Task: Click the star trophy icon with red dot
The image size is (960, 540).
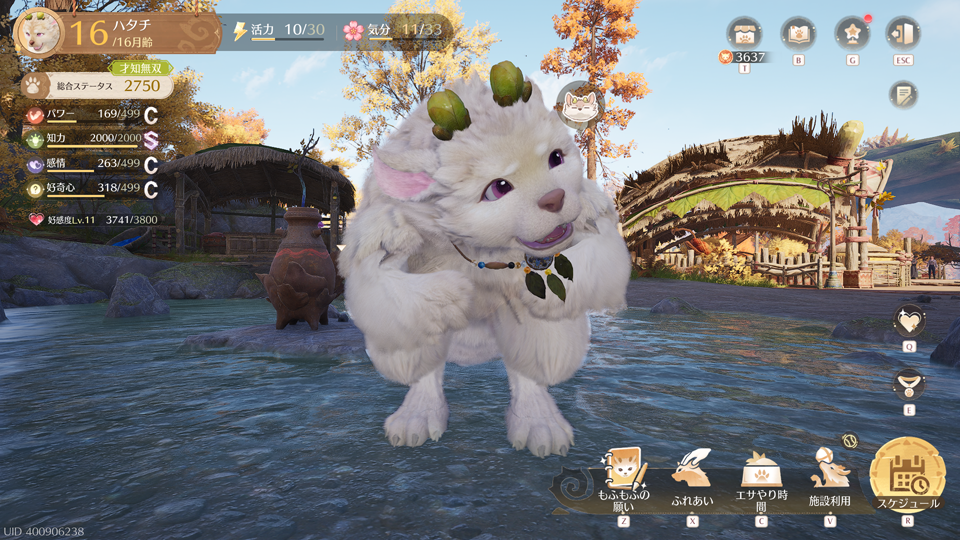Action: [852, 33]
